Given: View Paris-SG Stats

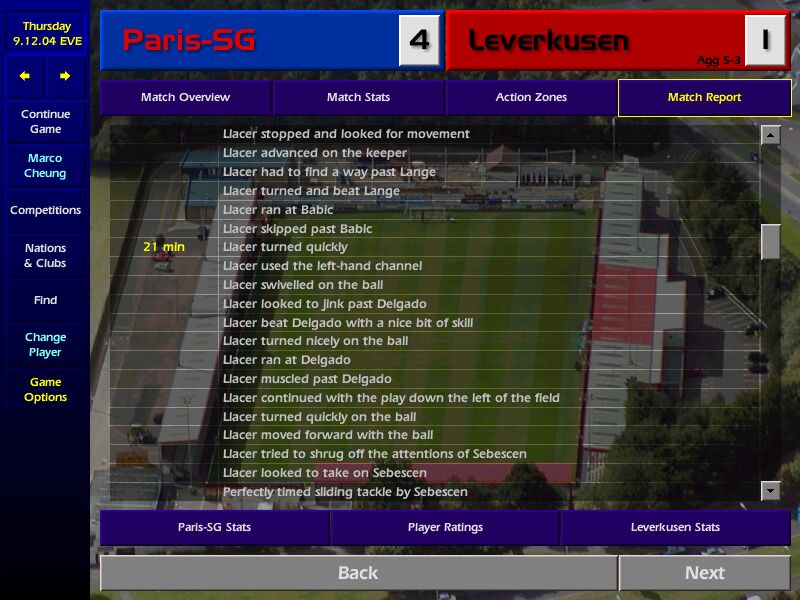Looking at the screenshot, I should pos(214,527).
